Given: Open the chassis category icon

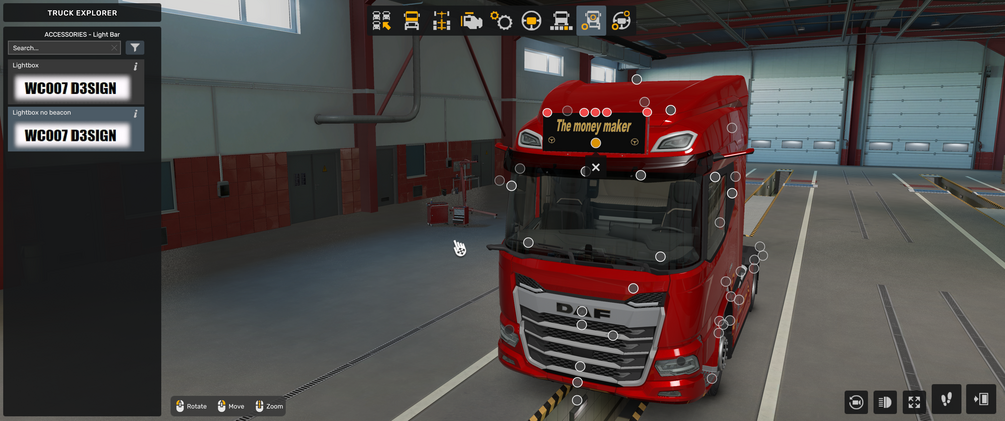Looking at the screenshot, I should click(442, 20).
